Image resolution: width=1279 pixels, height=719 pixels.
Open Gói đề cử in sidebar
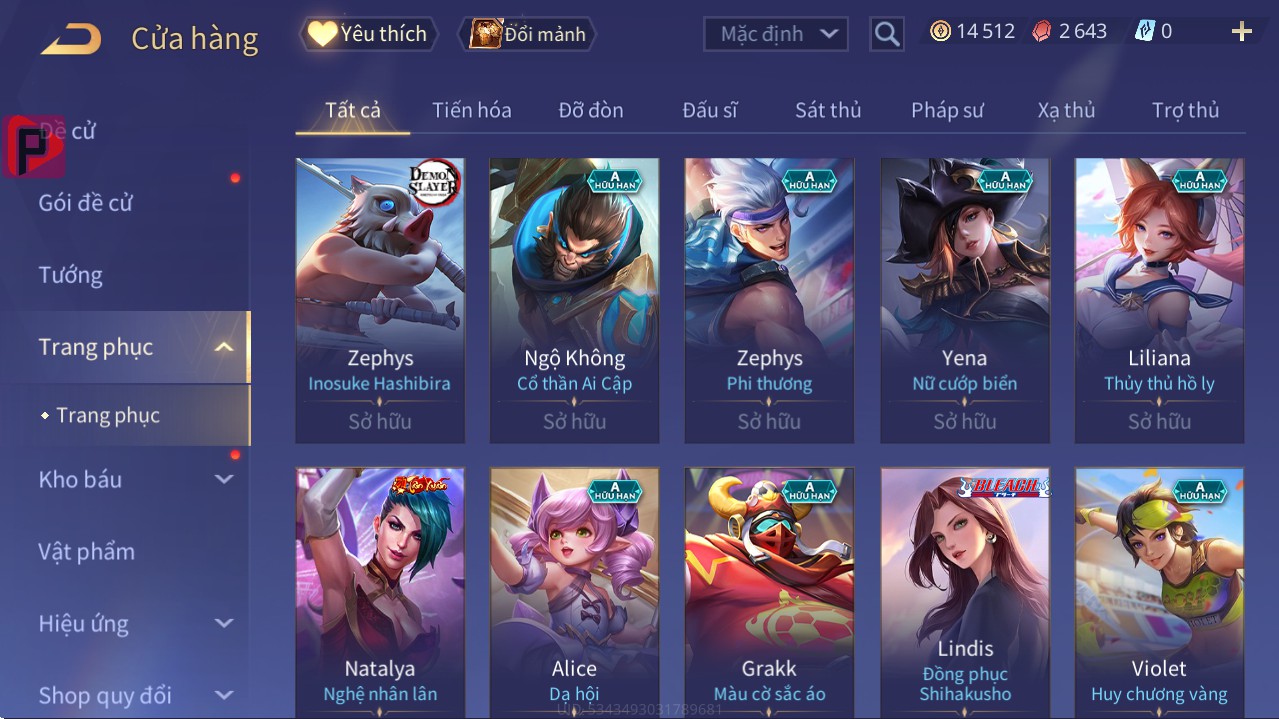coord(86,203)
